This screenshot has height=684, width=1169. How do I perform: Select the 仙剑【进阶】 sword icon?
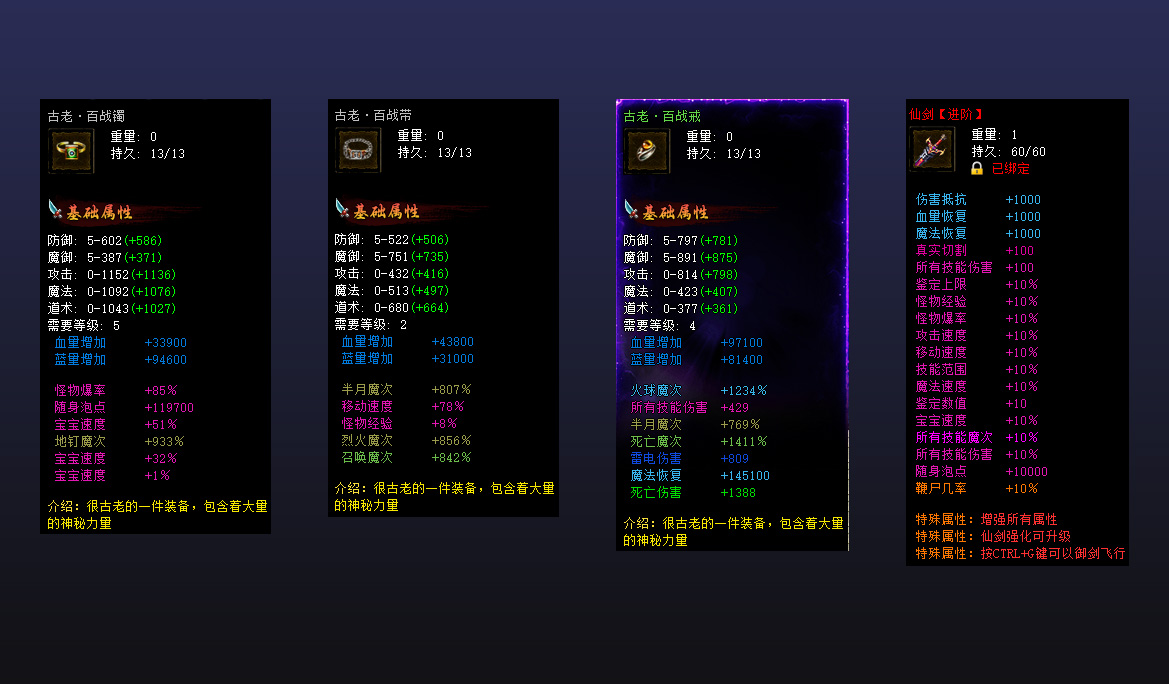(932, 149)
